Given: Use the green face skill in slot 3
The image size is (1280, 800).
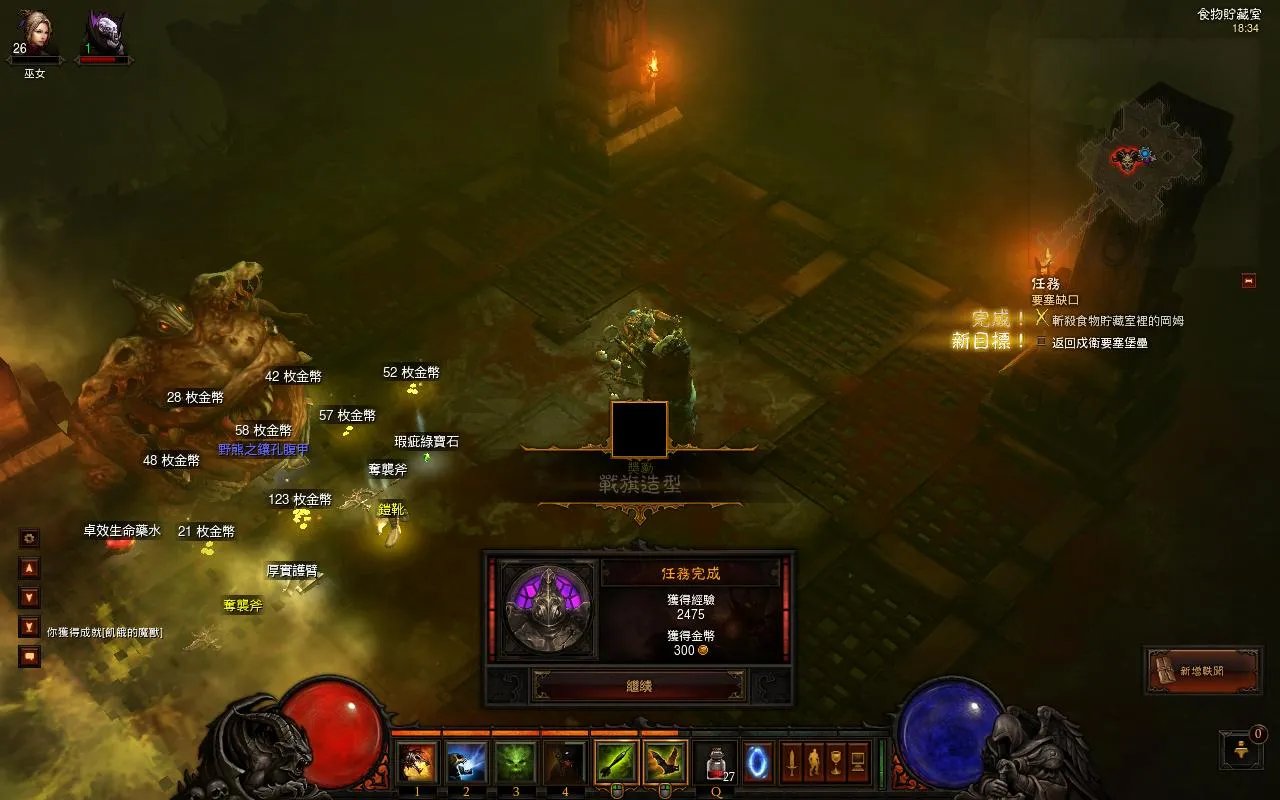Looking at the screenshot, I should [x=516, y=762].
